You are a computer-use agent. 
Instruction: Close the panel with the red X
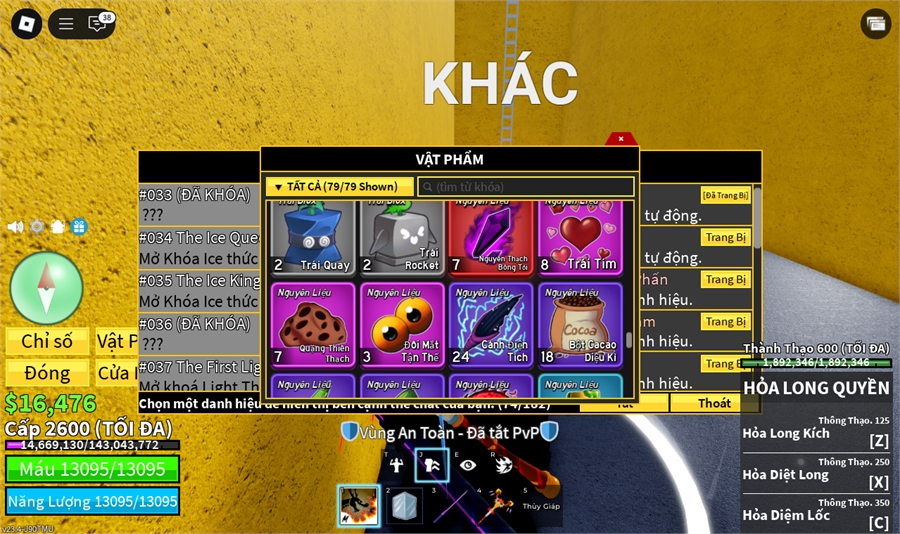[621, 139]
